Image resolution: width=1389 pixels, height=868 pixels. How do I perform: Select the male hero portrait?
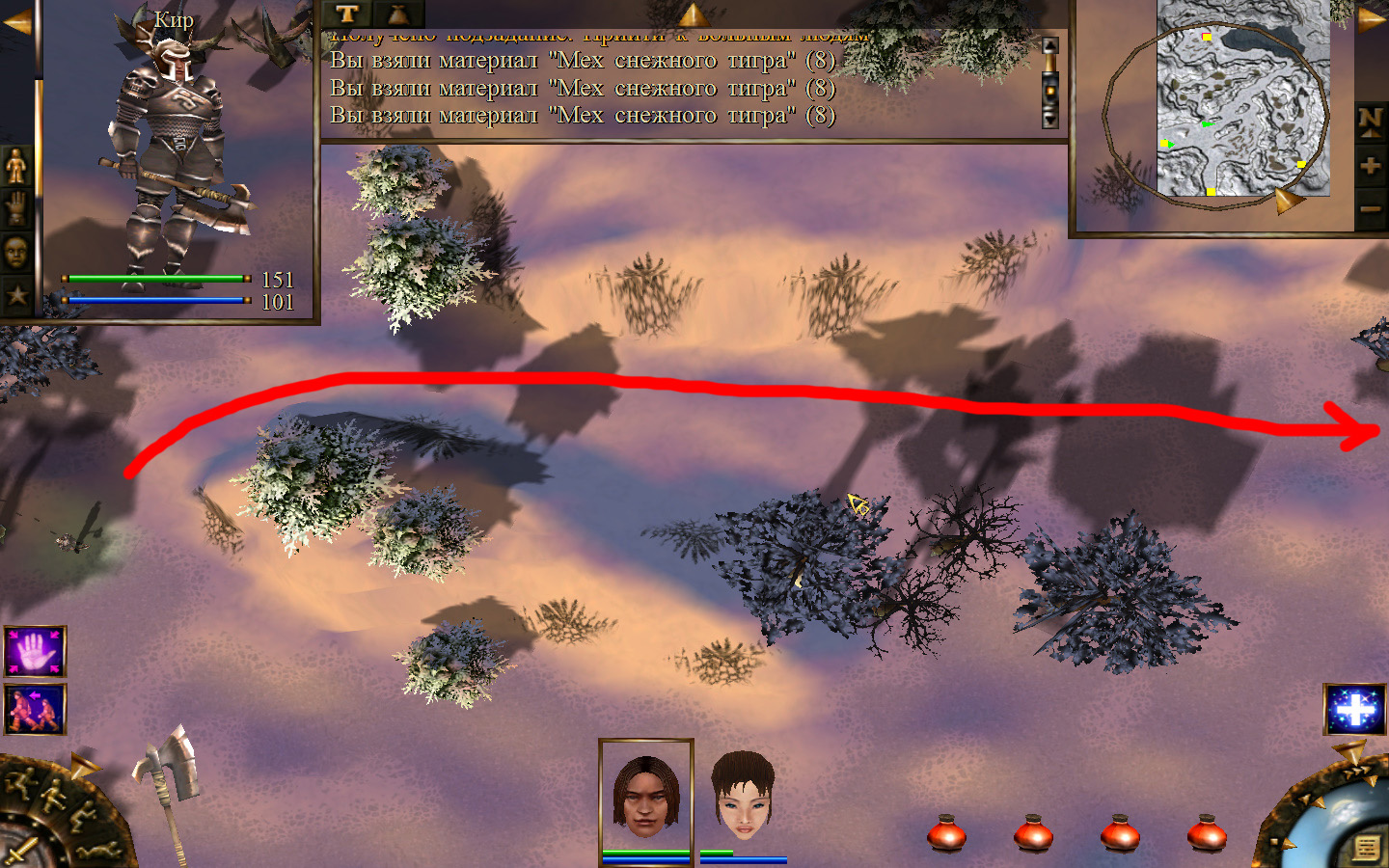645,796
